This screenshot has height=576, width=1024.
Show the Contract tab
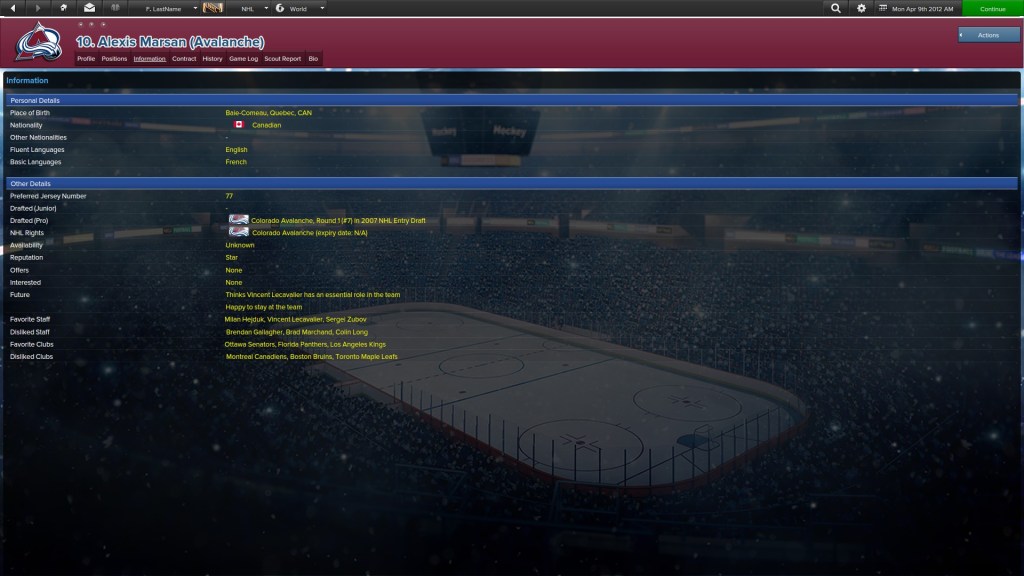[x=184, y=59]
